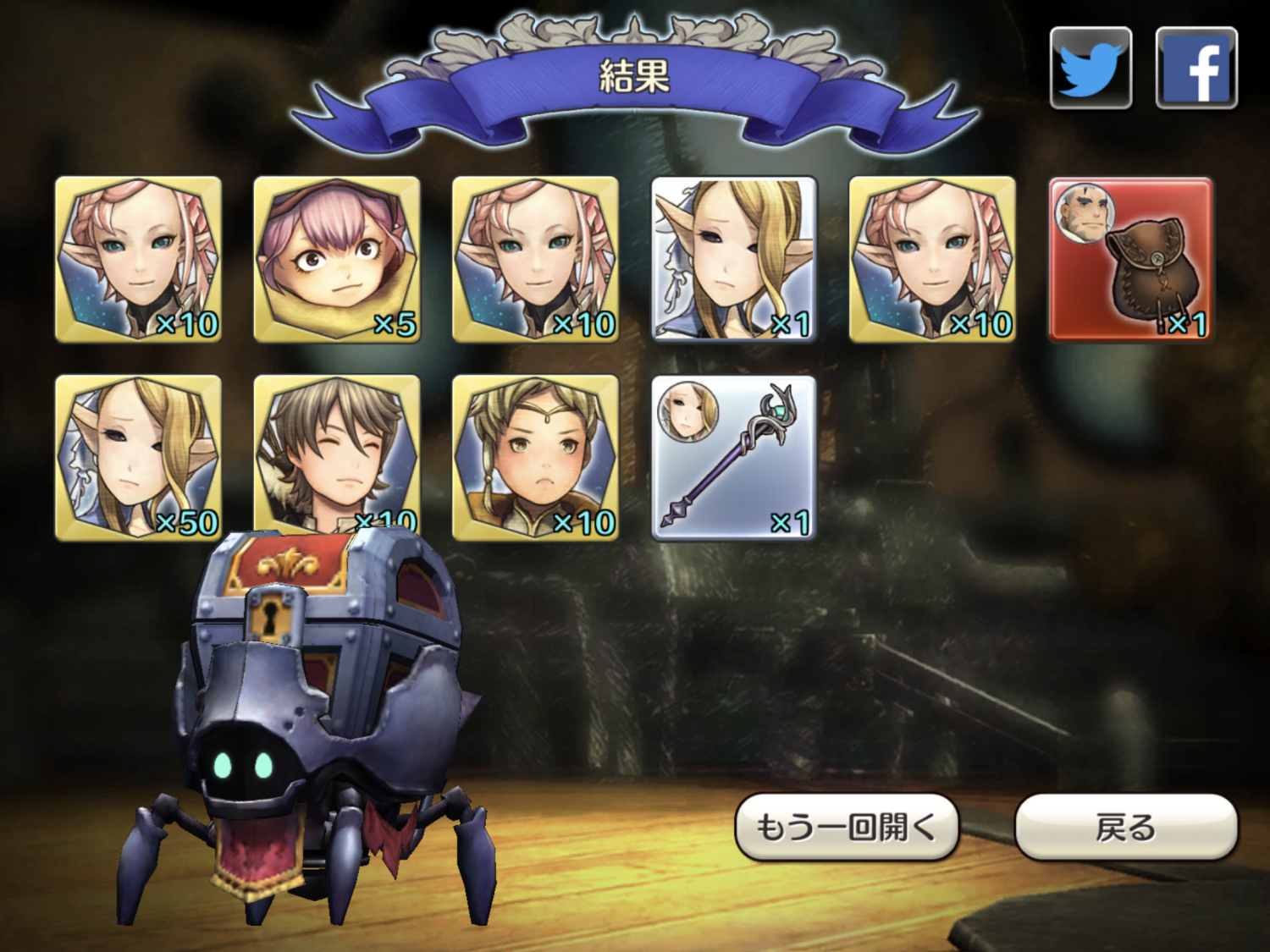Viewport: 1270px width, 952px height.
Task: Open the staff weapon reward icon
Action: click(732, 457)
